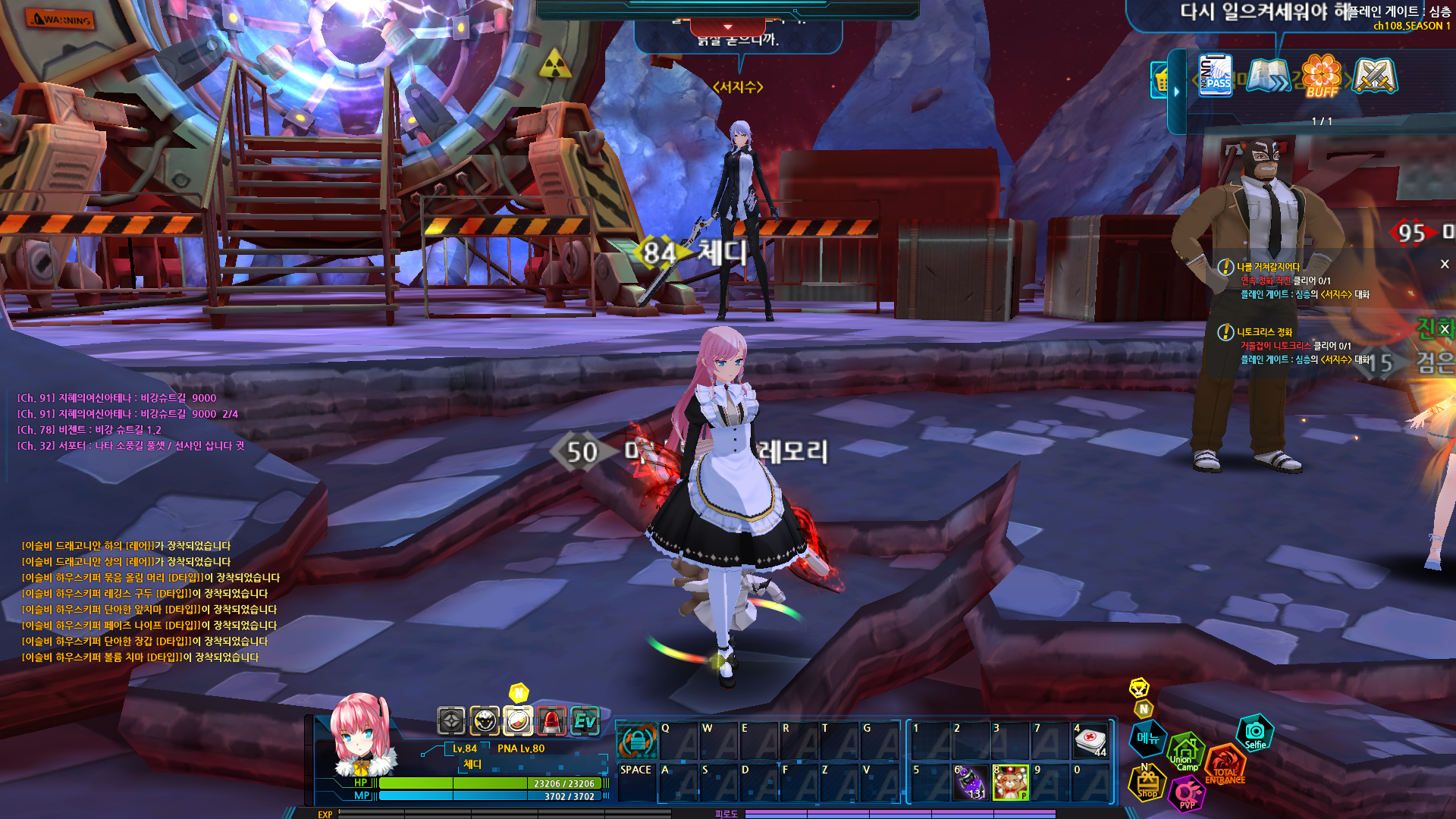Launch Selfie camera mode
This screenshot has height=819, width=1456.
pyautogui.click(x=1255, y=733)
